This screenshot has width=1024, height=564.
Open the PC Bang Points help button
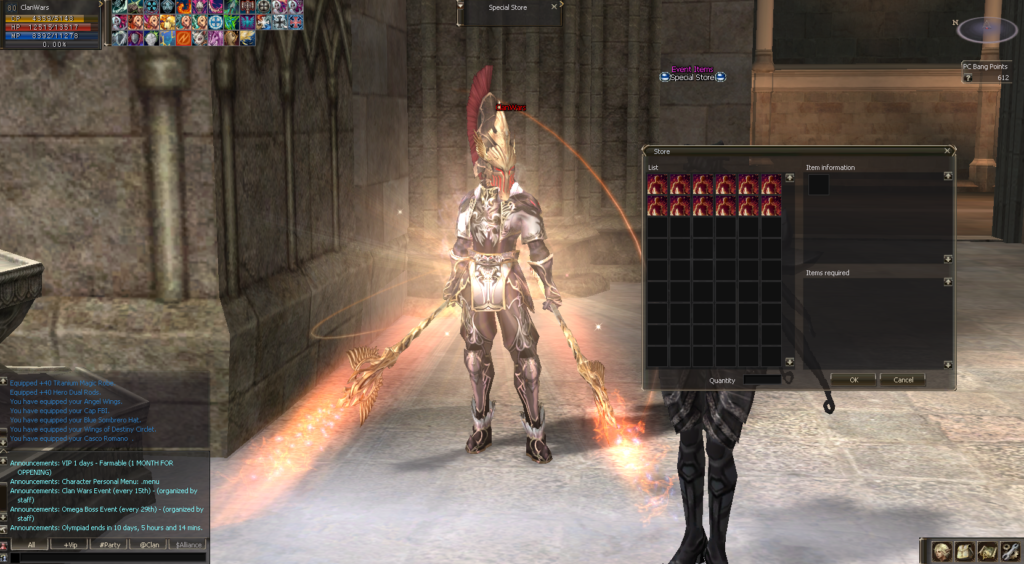(968, 77)
